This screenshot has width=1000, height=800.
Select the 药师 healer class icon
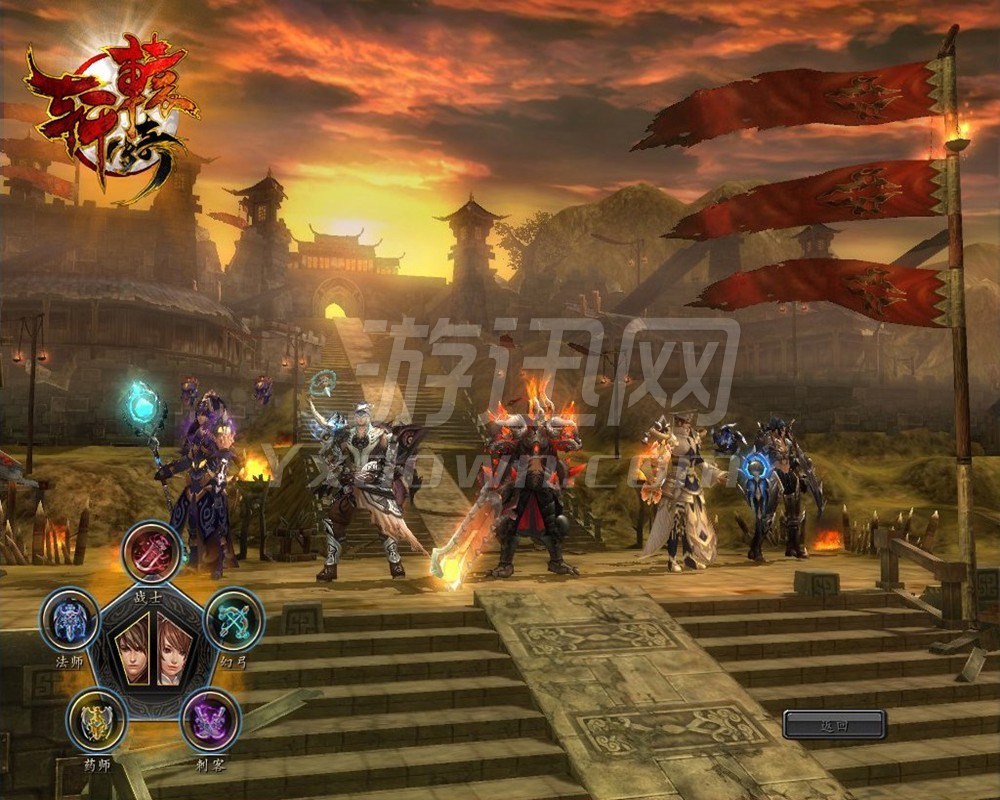pos(96,720)
